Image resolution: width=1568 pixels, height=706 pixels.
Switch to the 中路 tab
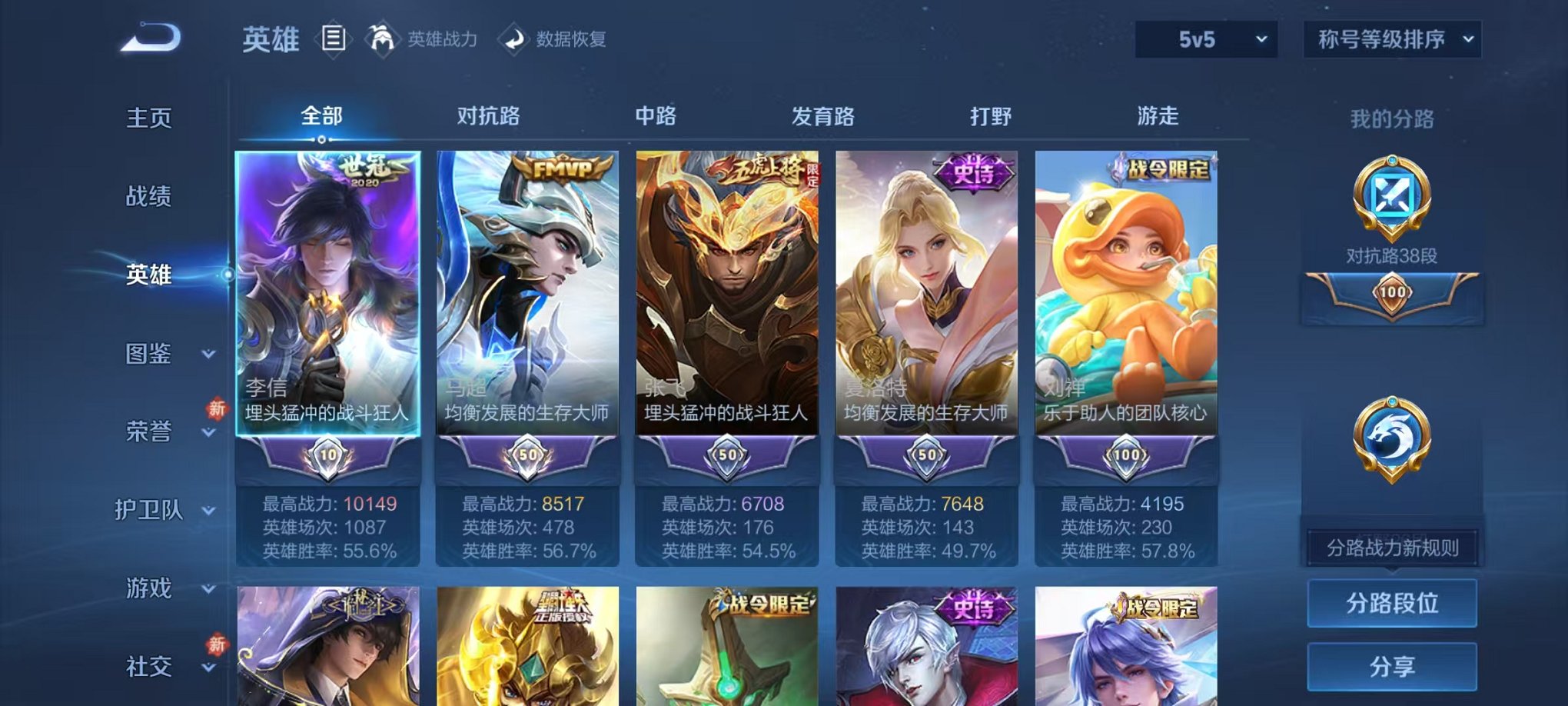[655, 117]
